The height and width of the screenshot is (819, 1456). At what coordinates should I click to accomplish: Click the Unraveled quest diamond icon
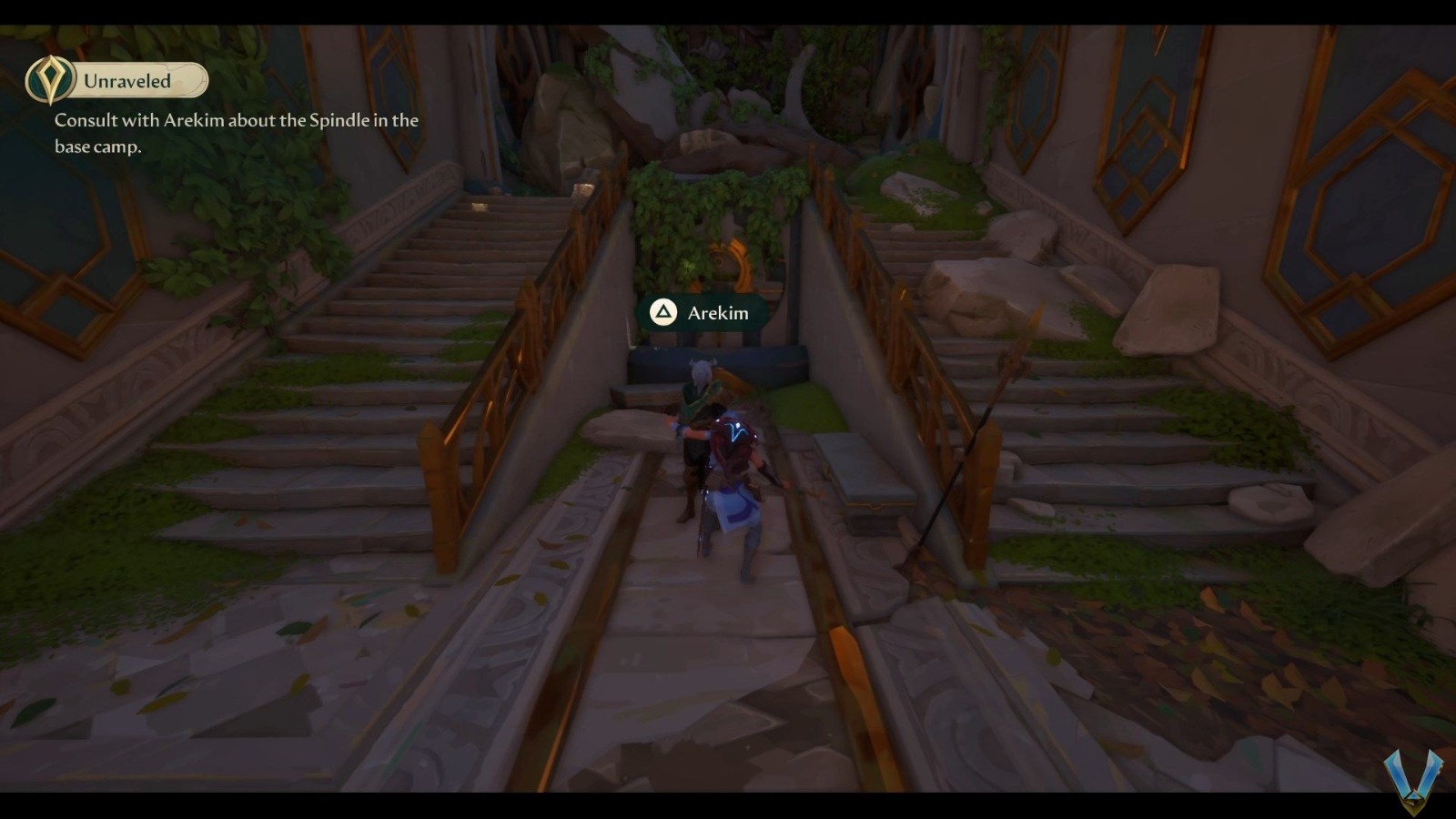point(52,80)
